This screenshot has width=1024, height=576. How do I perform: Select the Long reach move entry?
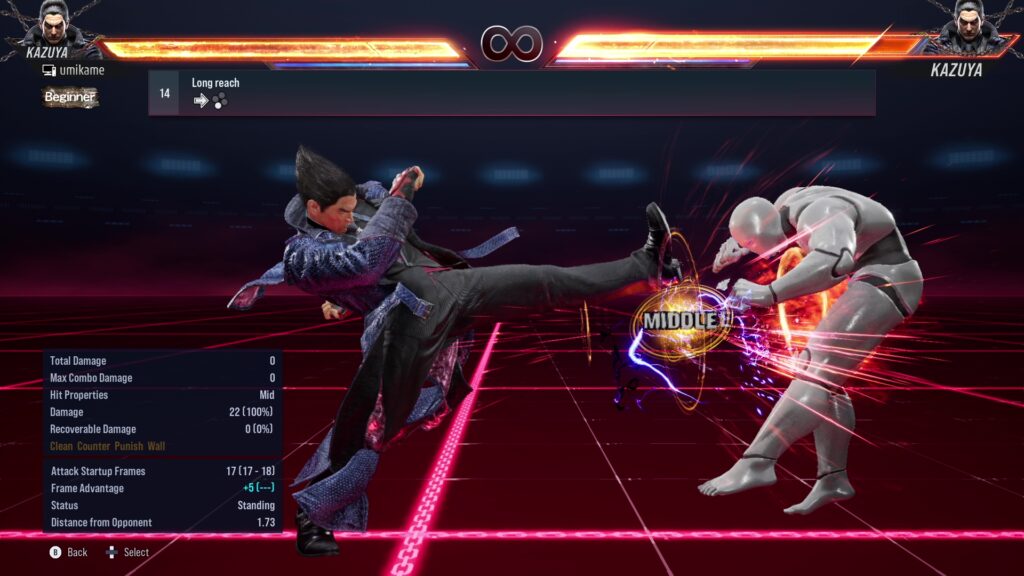[x=511, y=93]
